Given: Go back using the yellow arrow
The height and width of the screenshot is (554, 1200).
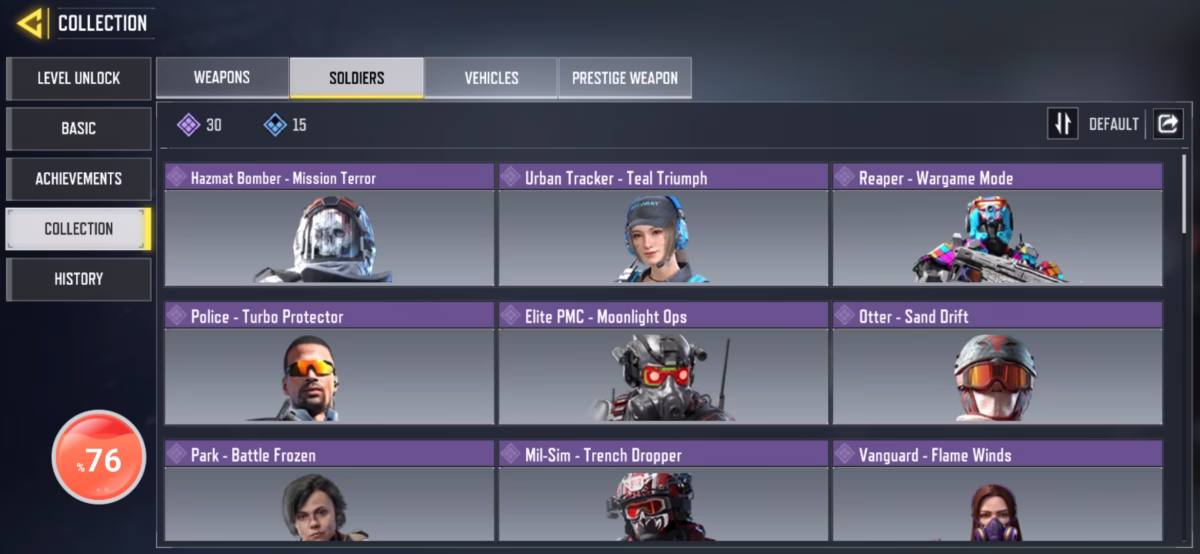Looking at the screenshot, I should (30, 22).
